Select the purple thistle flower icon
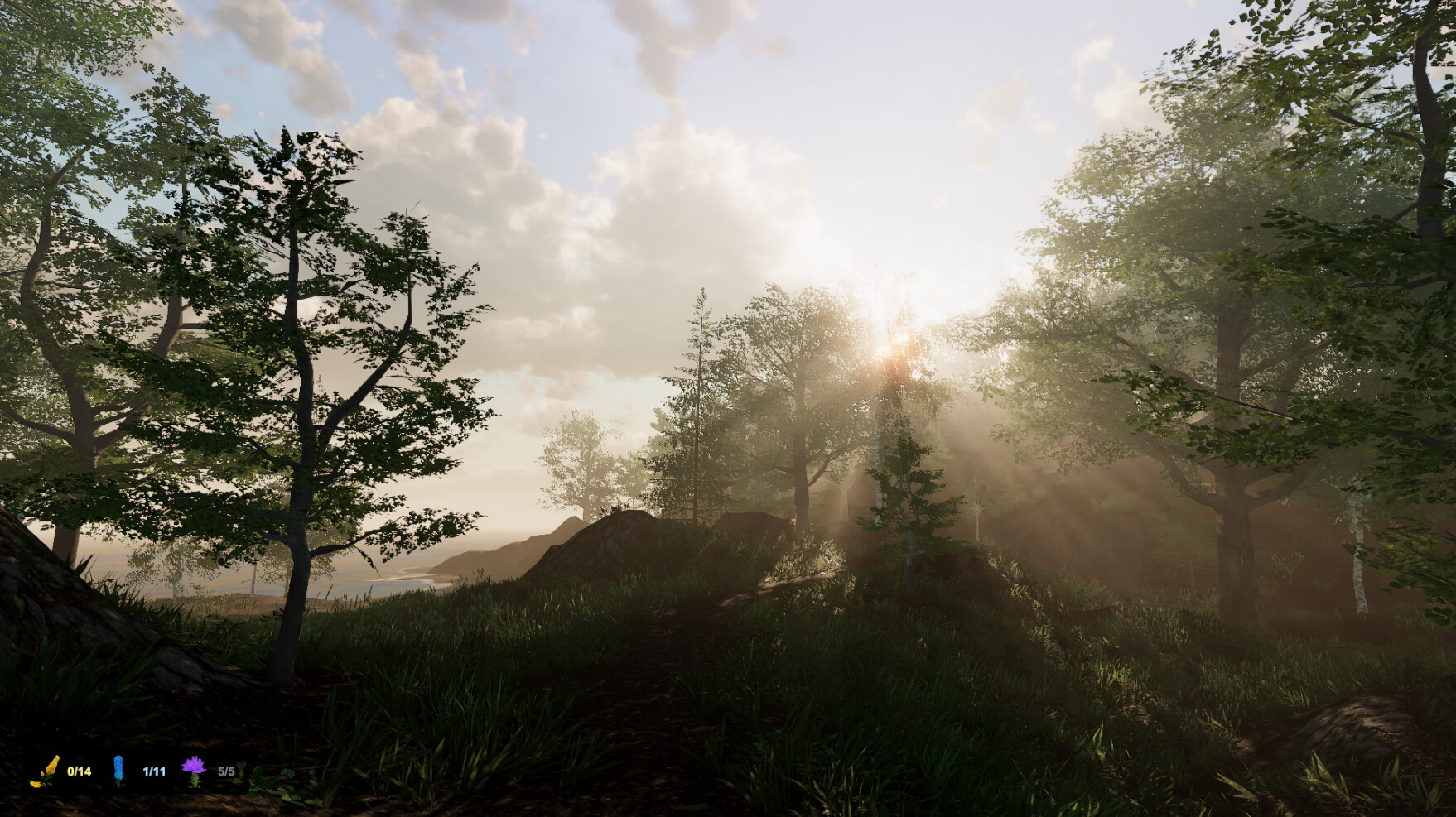The height and width of the screenshot is (817, 1456). click(x=195, y=767)
